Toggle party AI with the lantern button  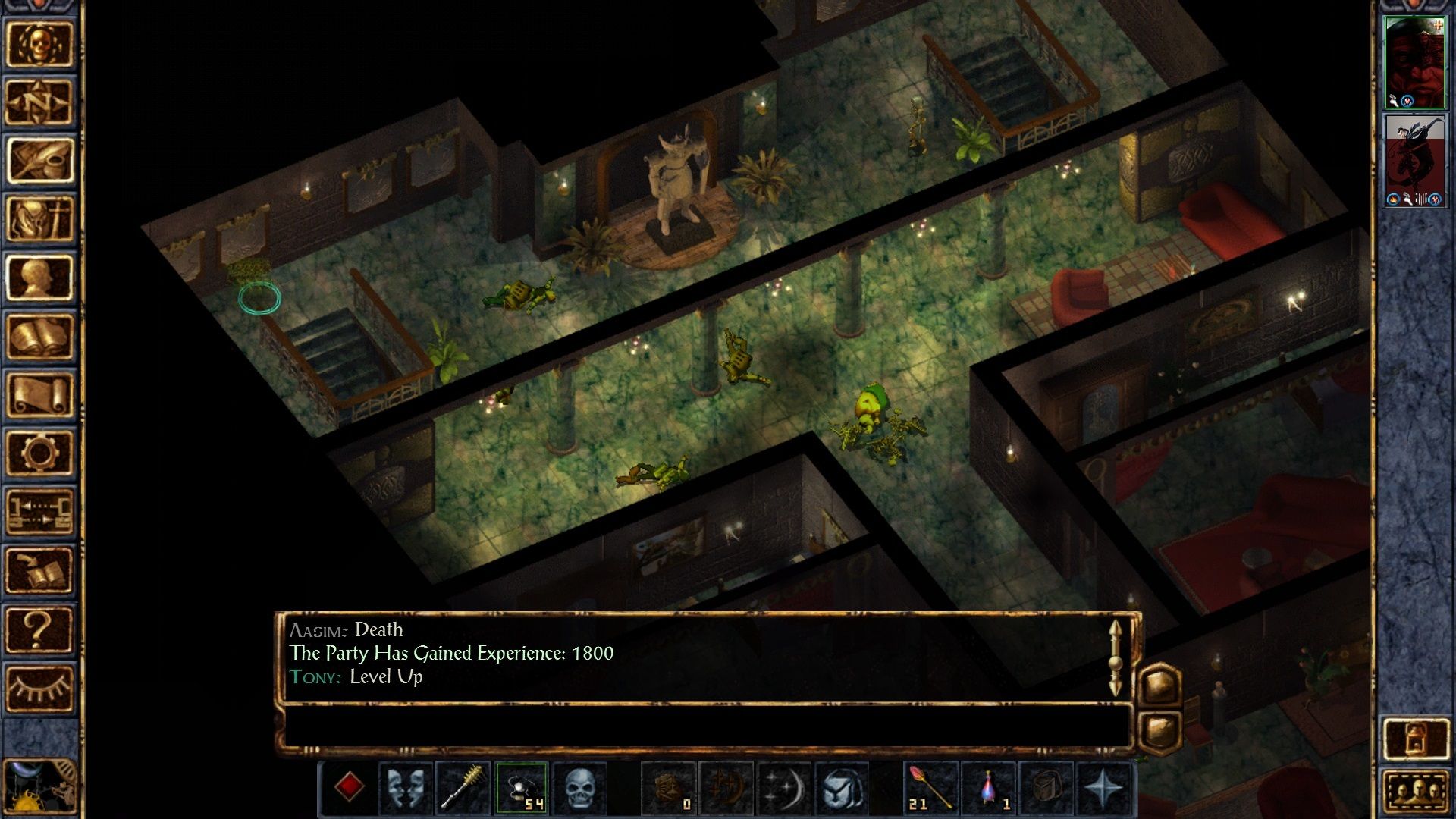point(1415,738)
